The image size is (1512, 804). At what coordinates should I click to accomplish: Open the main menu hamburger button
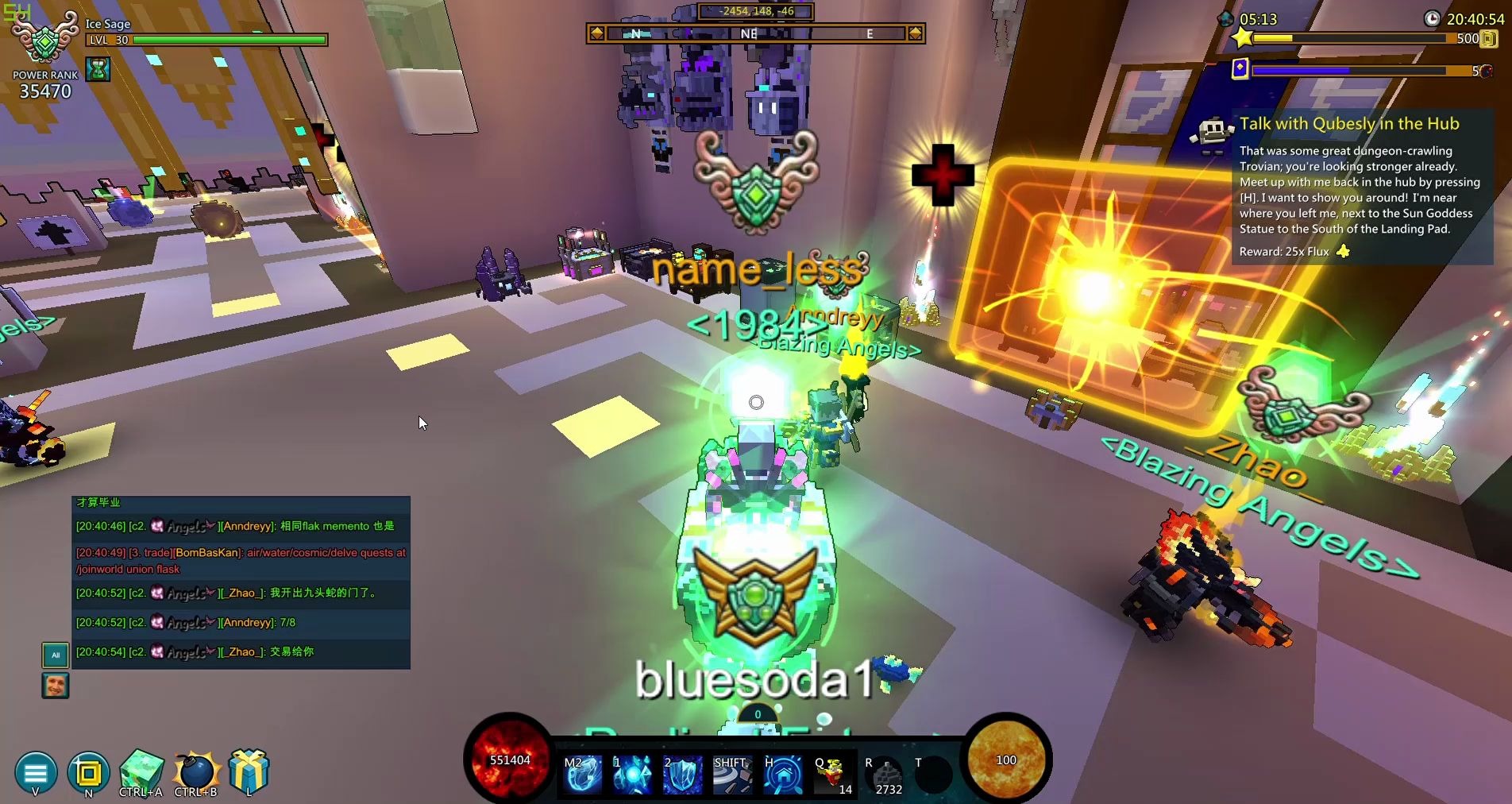[x=36, y=771]
